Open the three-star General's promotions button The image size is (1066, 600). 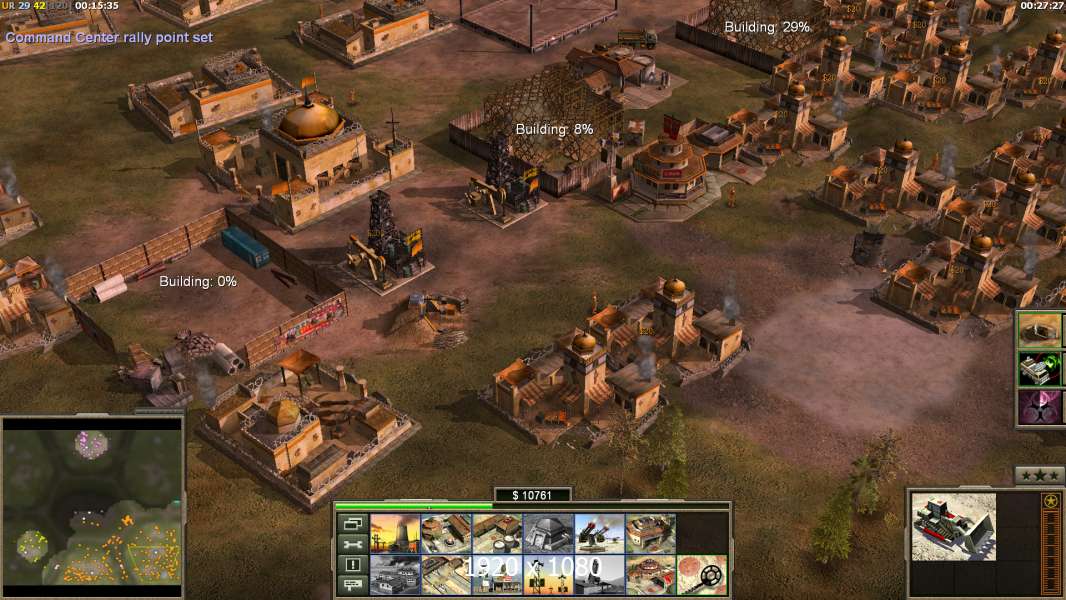coord(1039,475)
